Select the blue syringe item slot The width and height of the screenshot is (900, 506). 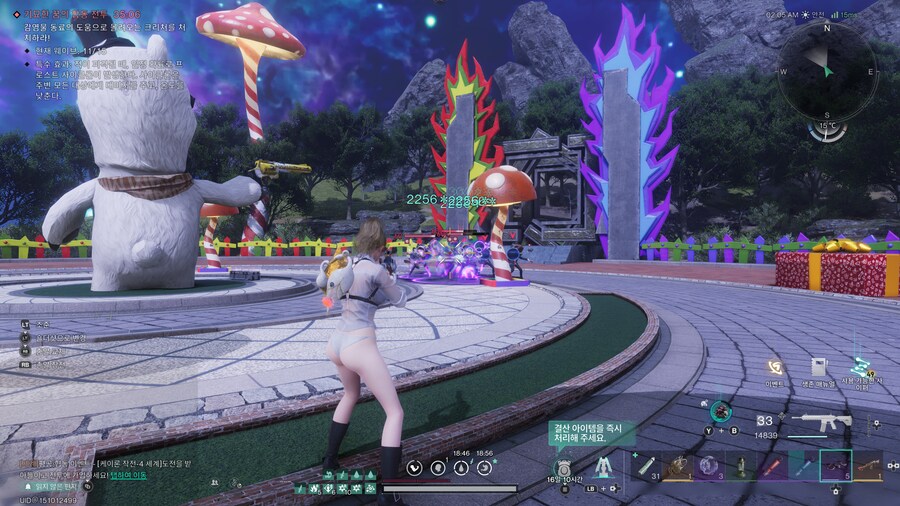(x=803, y=465)
